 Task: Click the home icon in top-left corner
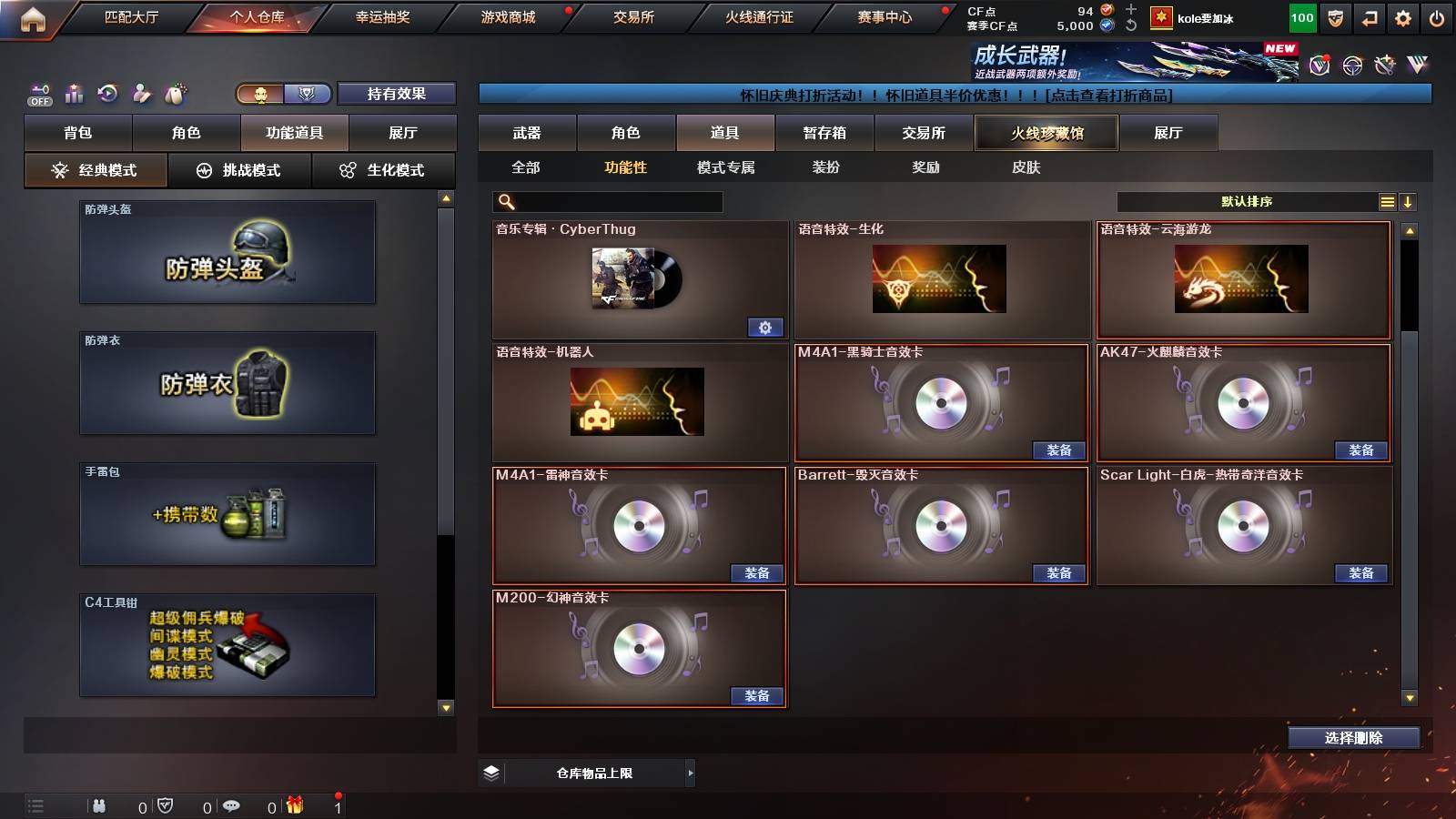[33, 17]
